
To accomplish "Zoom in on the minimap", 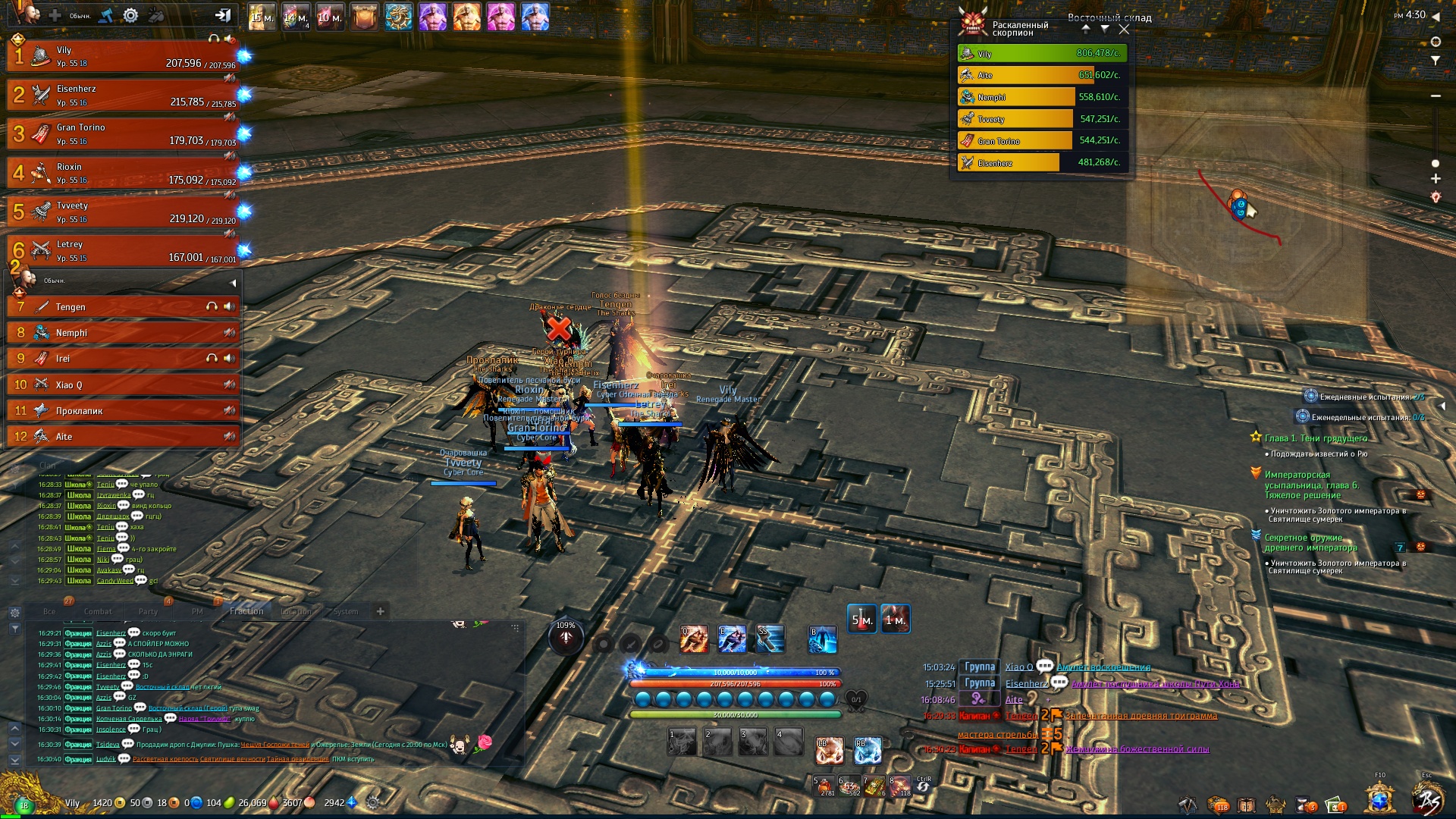I will [x=1435, y=179].
